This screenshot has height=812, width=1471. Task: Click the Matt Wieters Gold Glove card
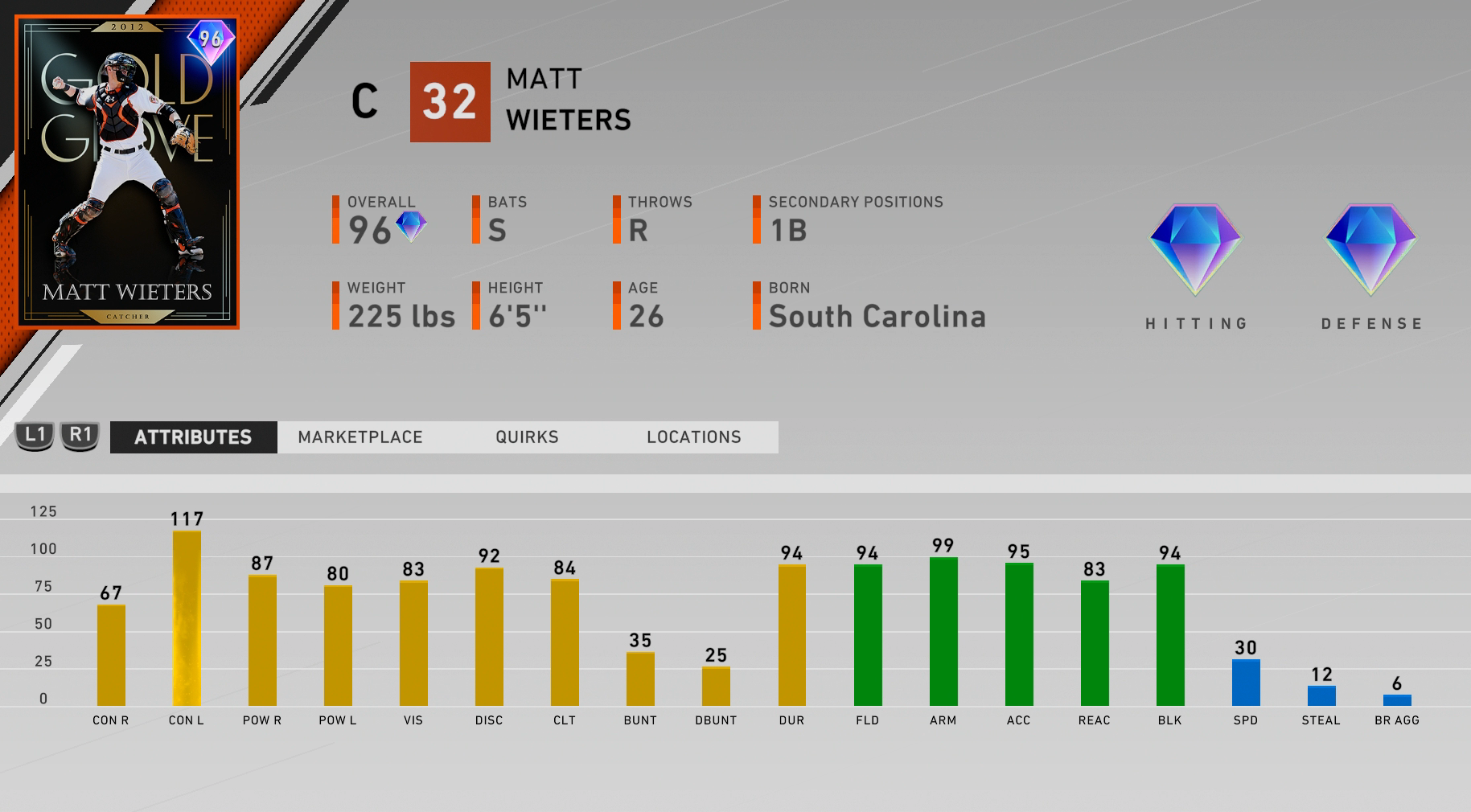127,172
